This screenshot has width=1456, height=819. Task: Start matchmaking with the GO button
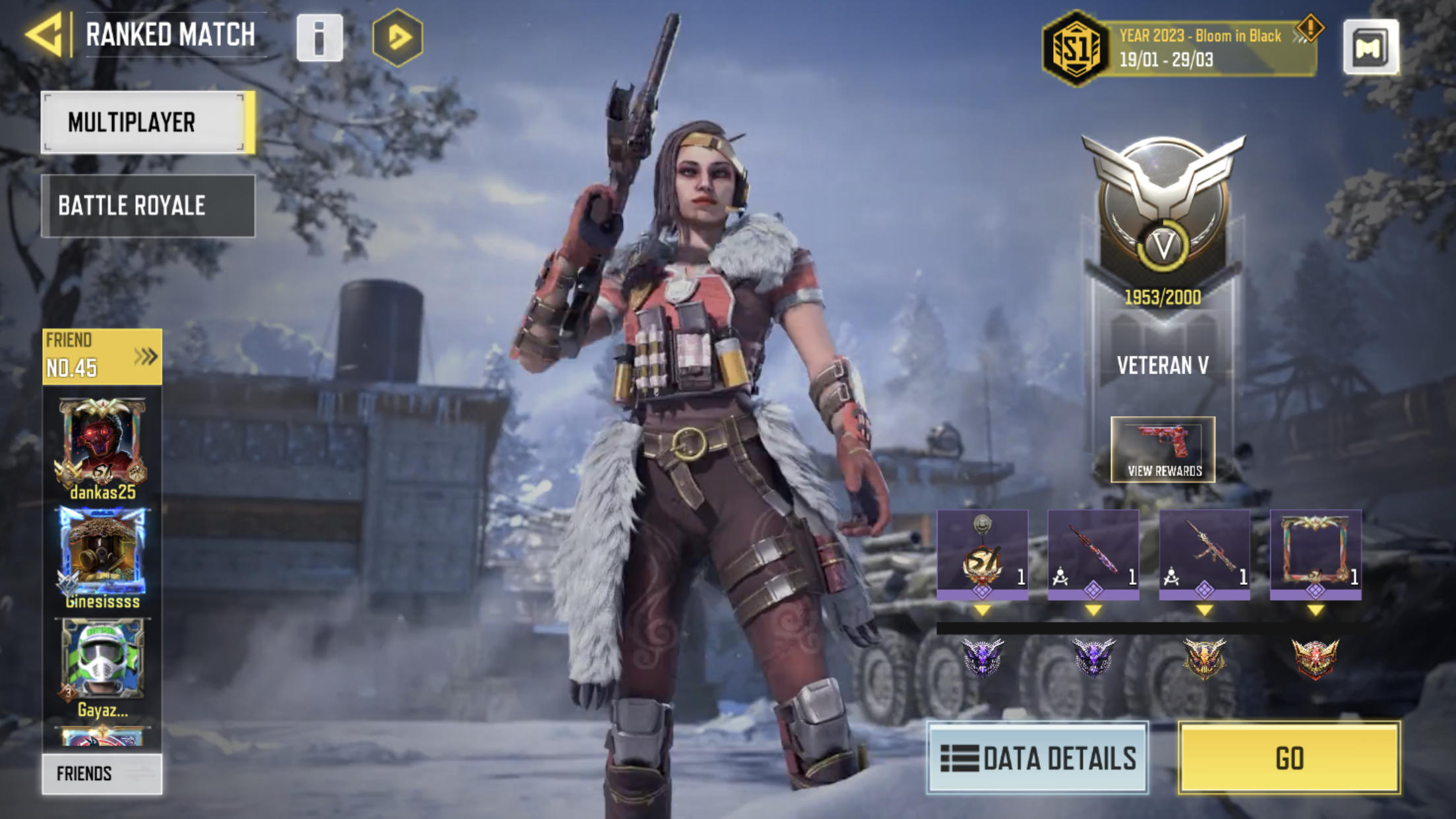(x=1289, y=758)
